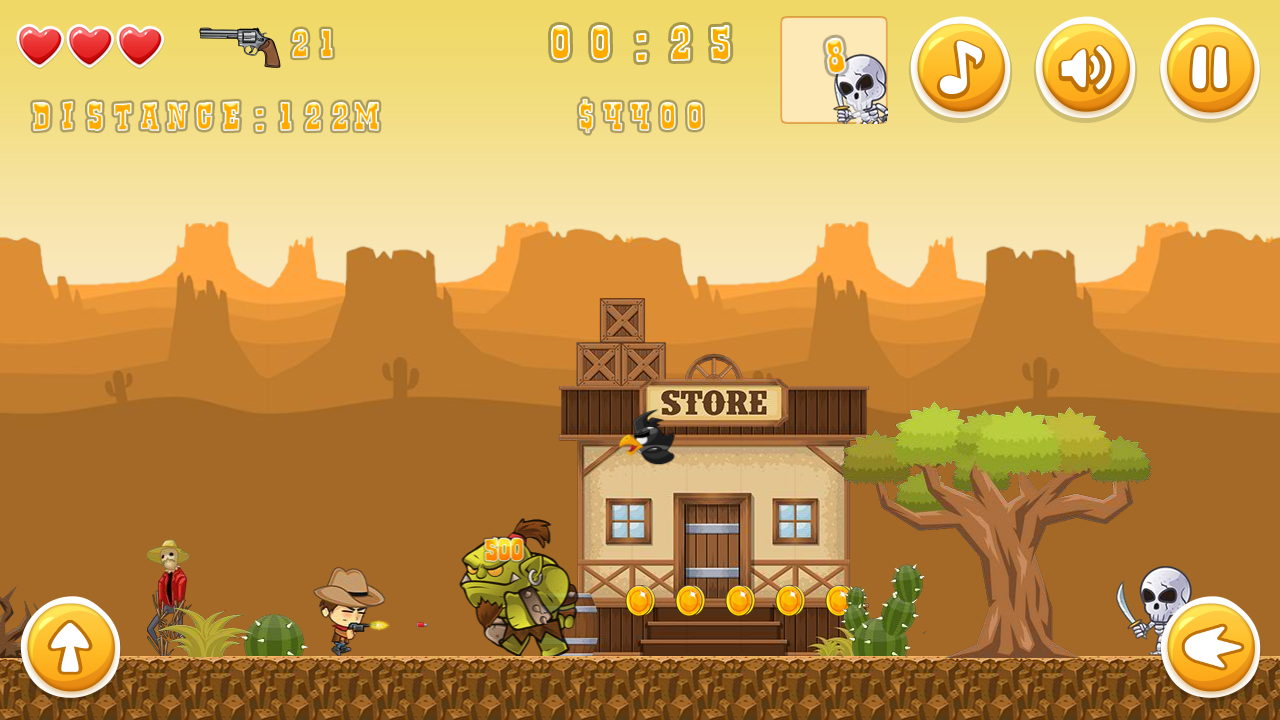Mute the background music
The image size is (1280, 720).
[x=958, y=68]
